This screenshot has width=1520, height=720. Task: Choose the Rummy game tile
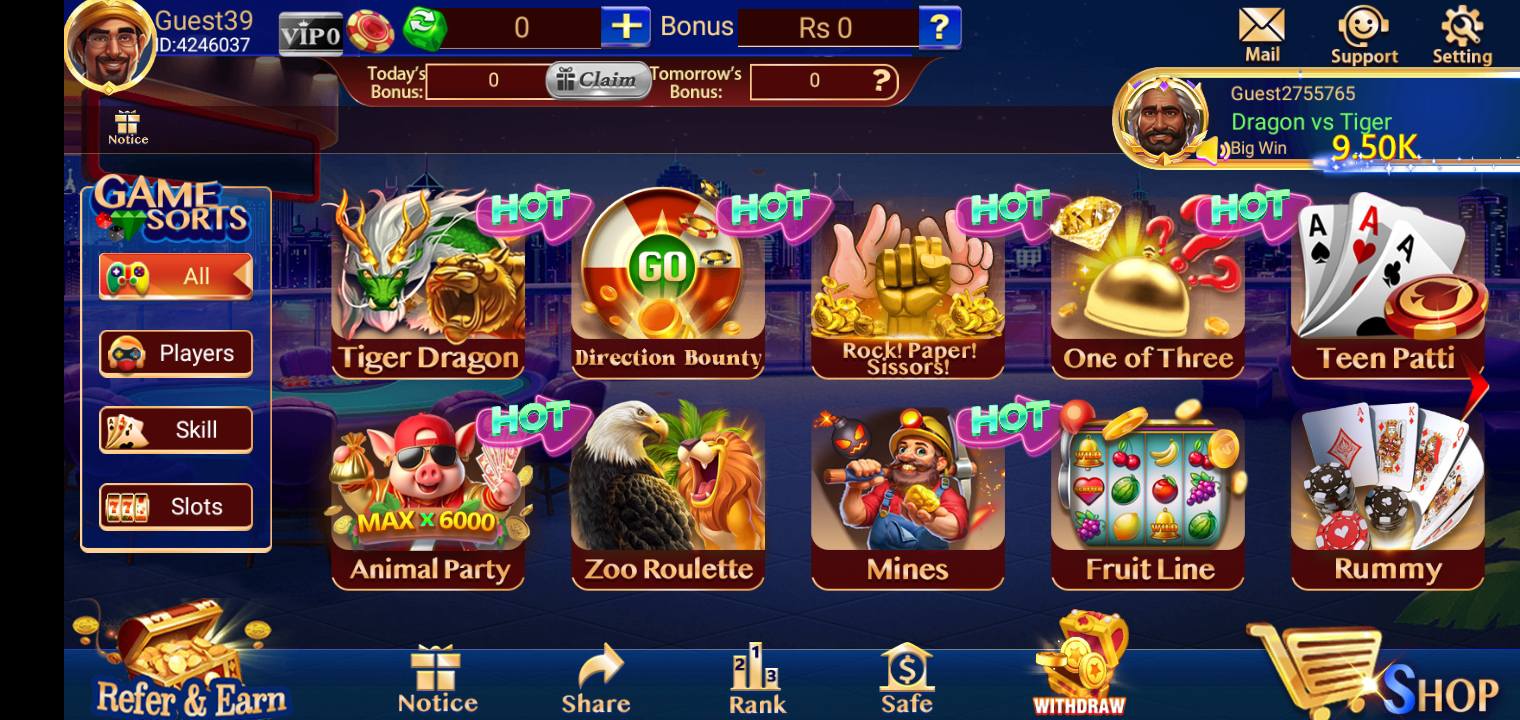[x=1387, y=497]
